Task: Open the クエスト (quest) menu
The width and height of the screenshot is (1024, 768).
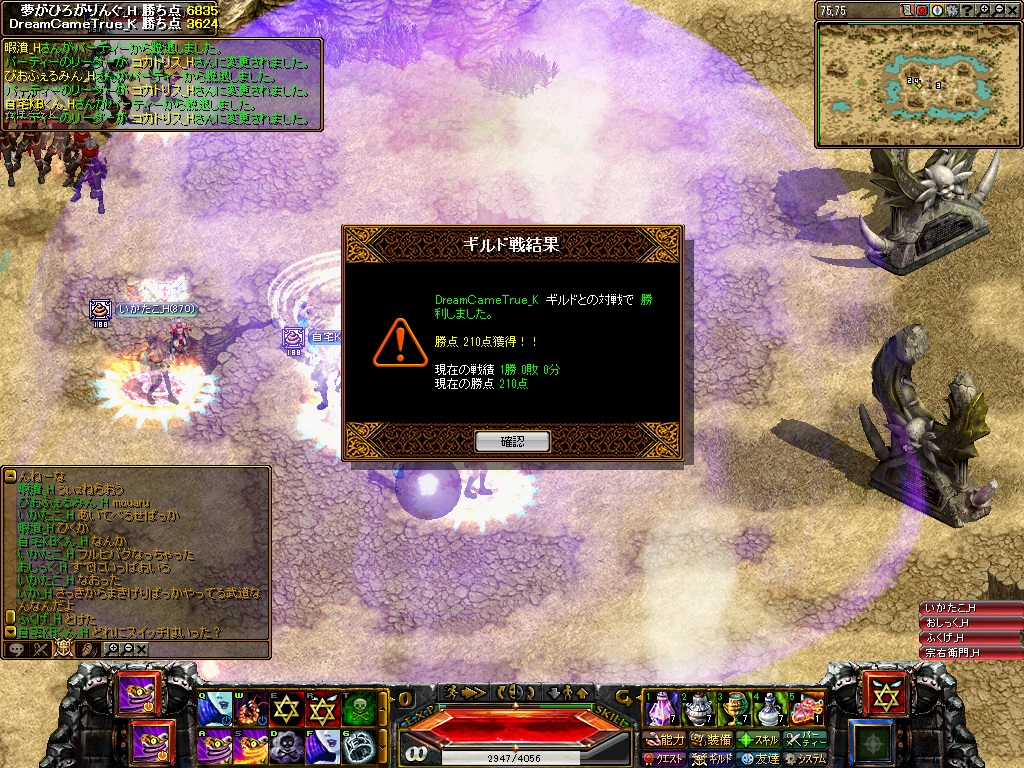Action: pos(663,759)
